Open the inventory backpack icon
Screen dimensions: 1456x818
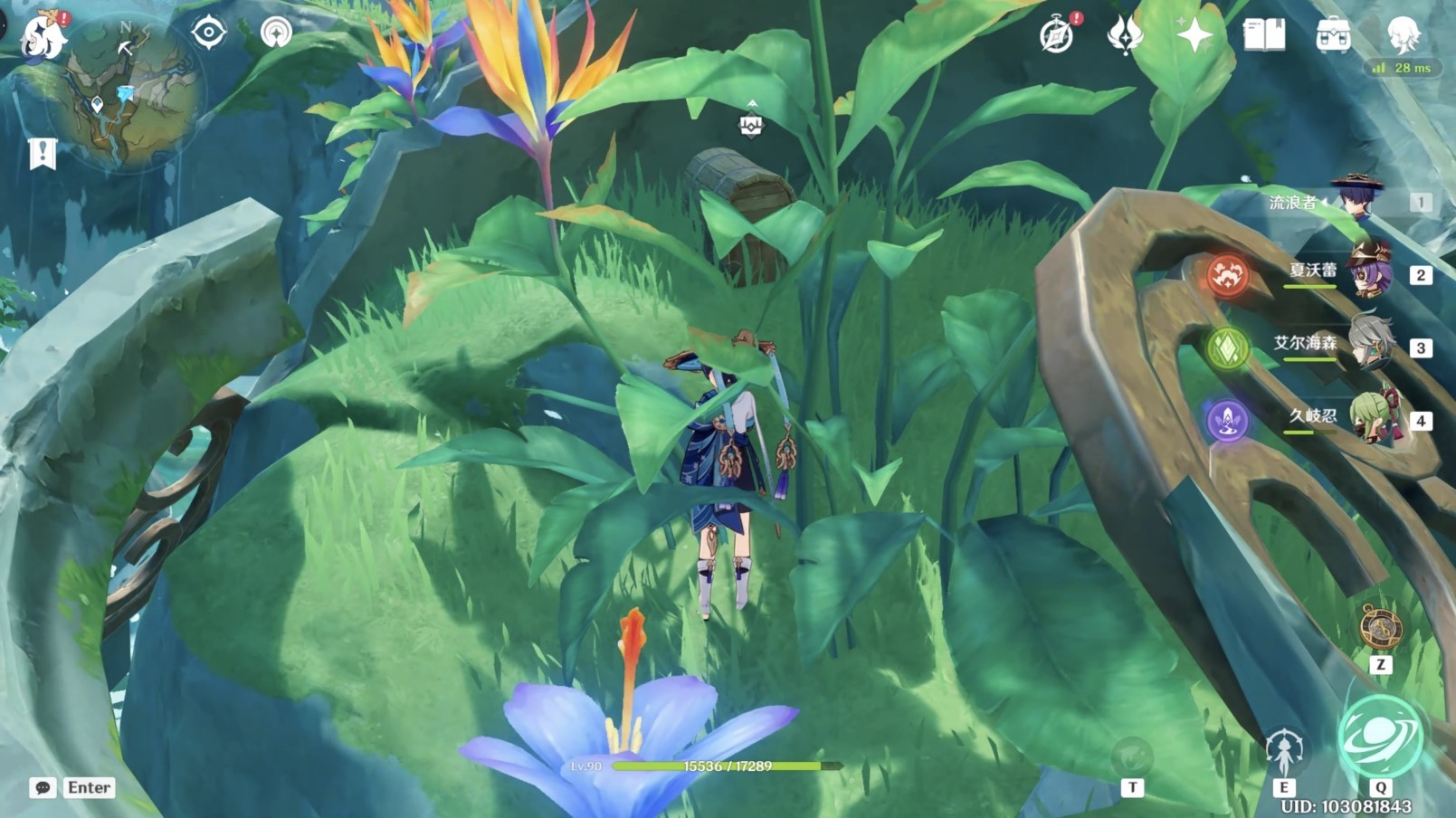click(x=1333, y=35)
